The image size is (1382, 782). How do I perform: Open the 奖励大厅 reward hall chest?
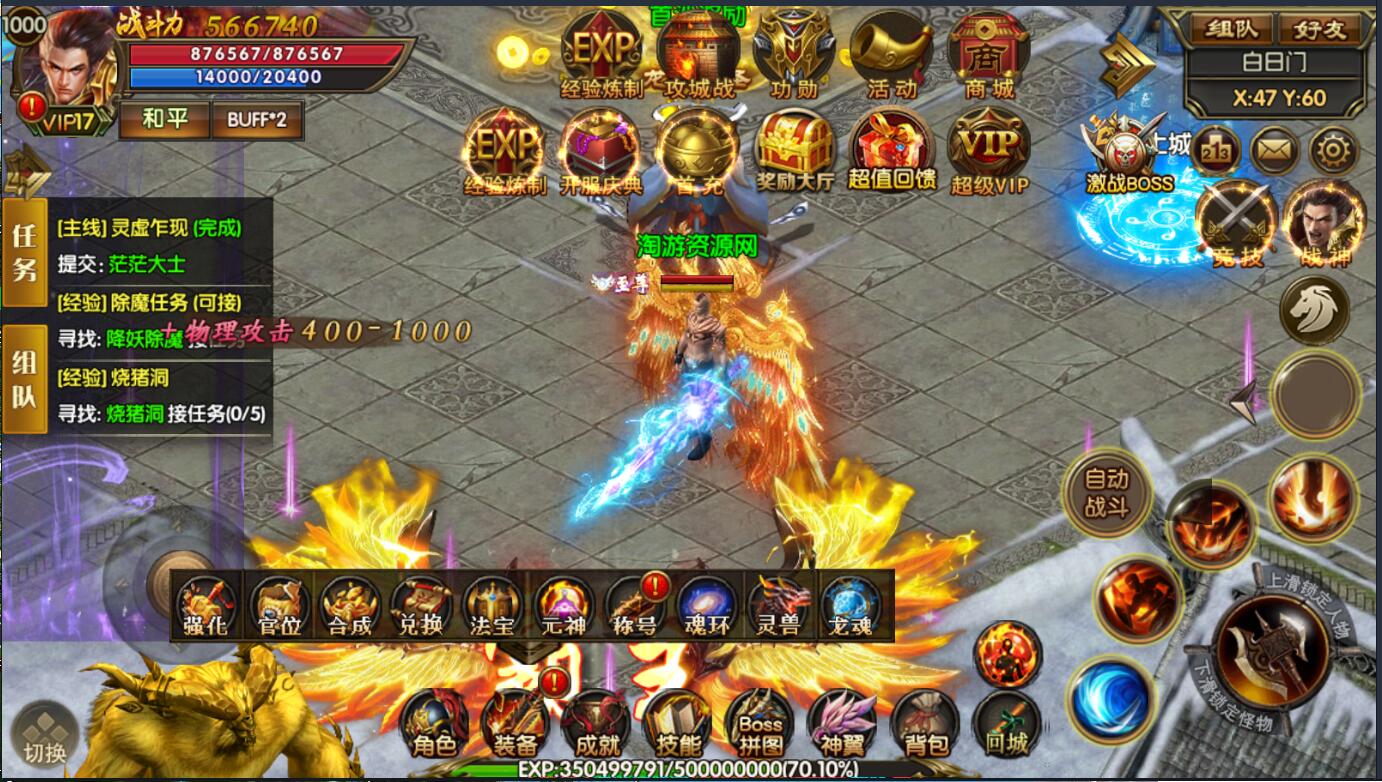point(794,152)
